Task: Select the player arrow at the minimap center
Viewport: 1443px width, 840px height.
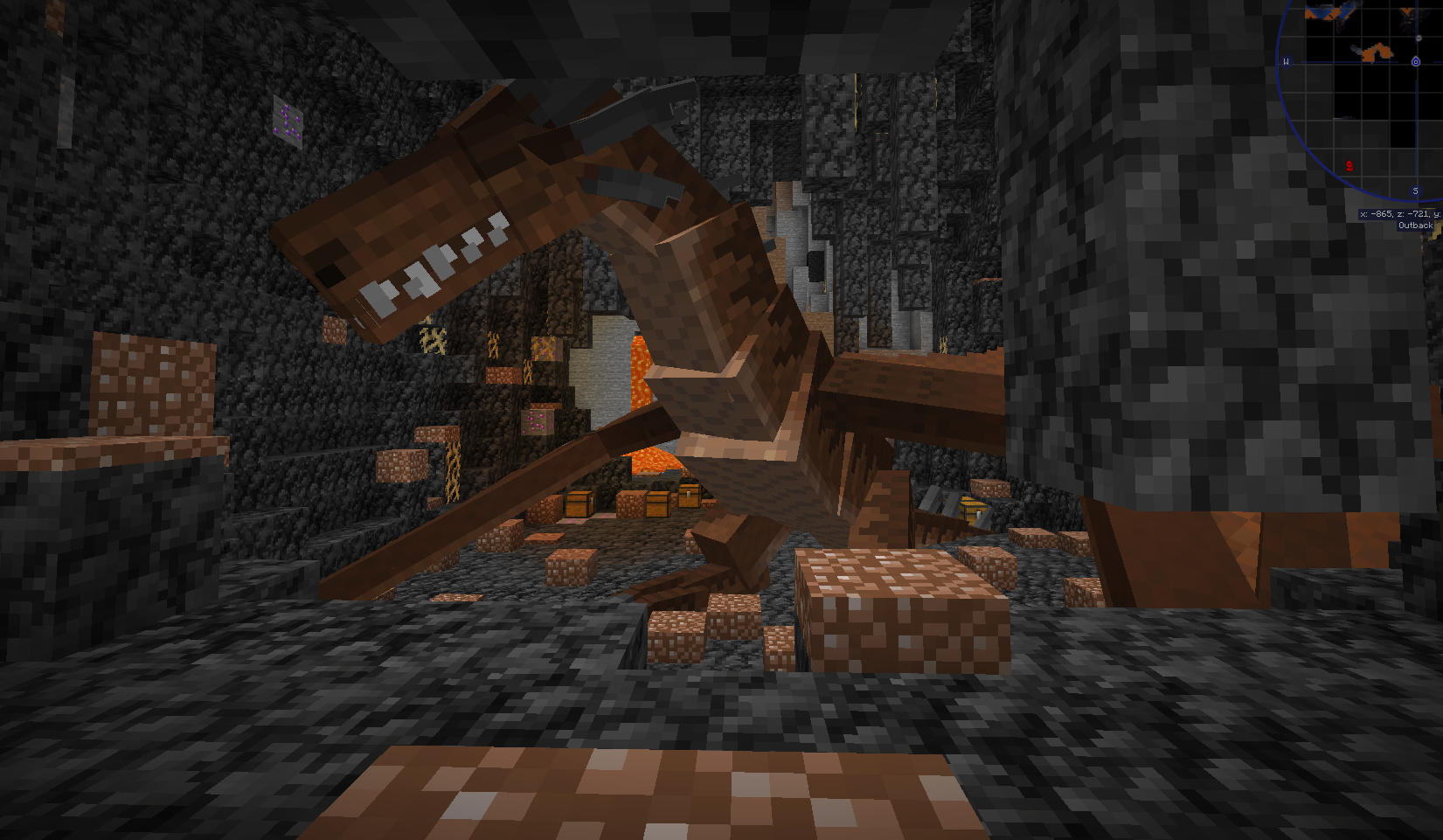Action: point(1416,61)
